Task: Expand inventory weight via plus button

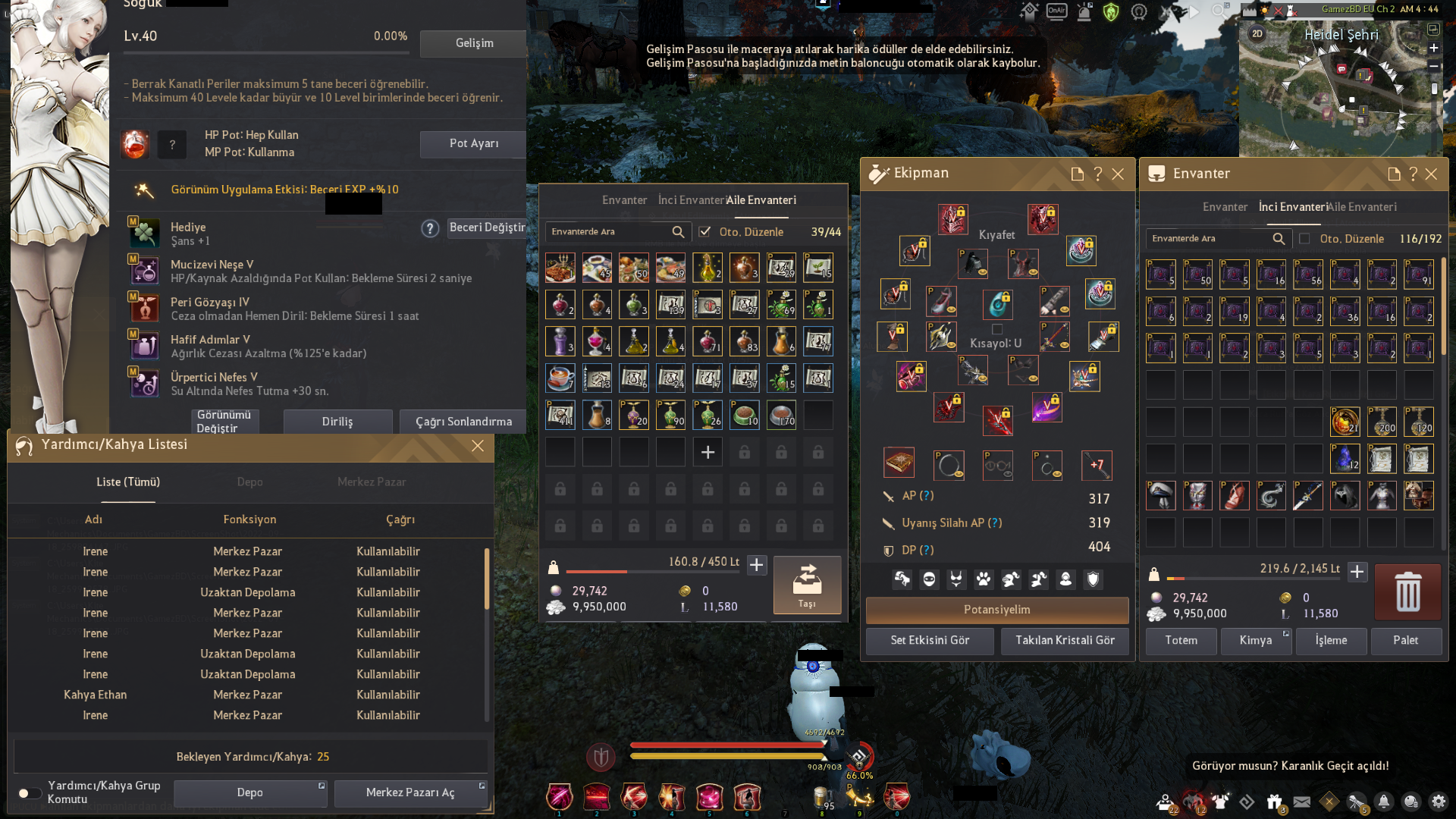Action: (x=756, y=565)
